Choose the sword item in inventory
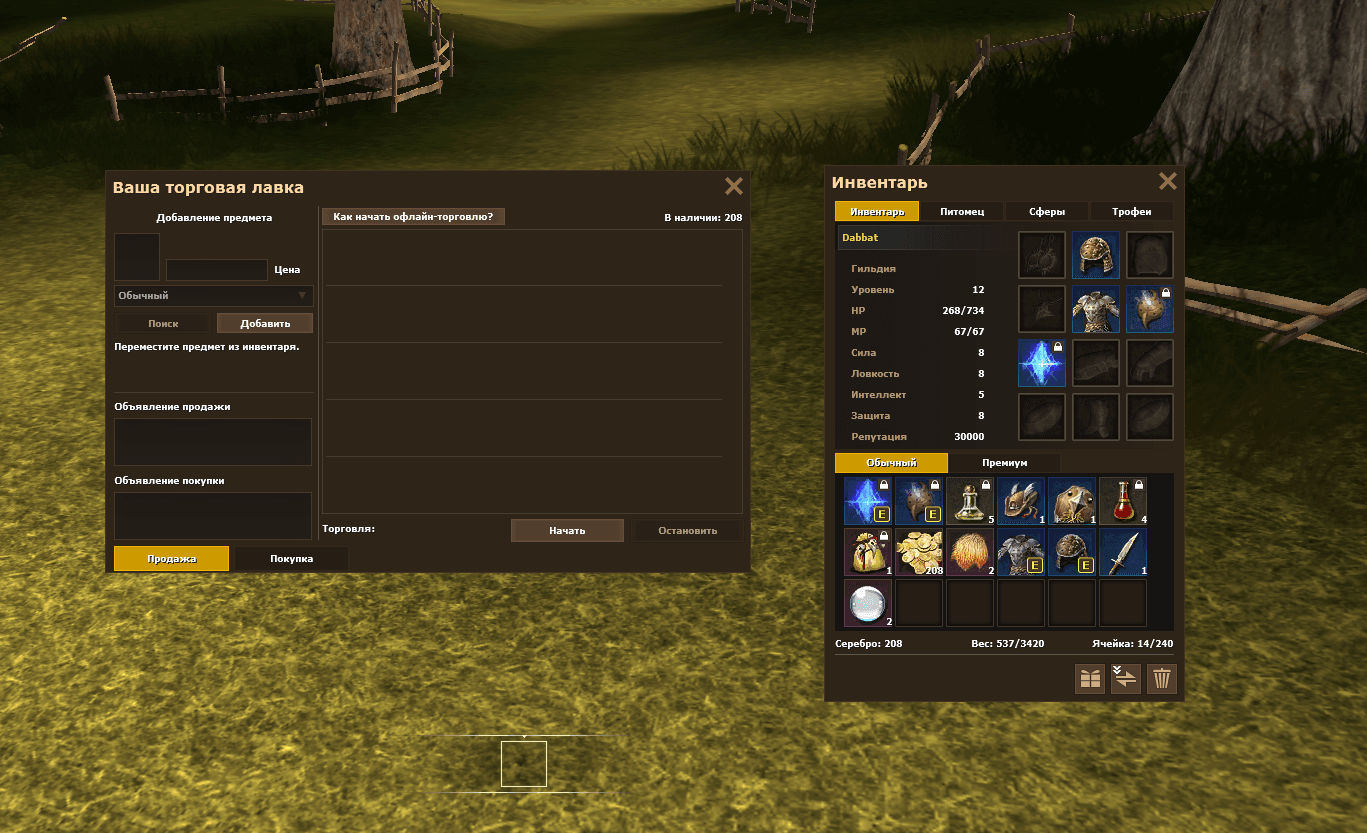 pyautogui.click(x=1122, y=552)
